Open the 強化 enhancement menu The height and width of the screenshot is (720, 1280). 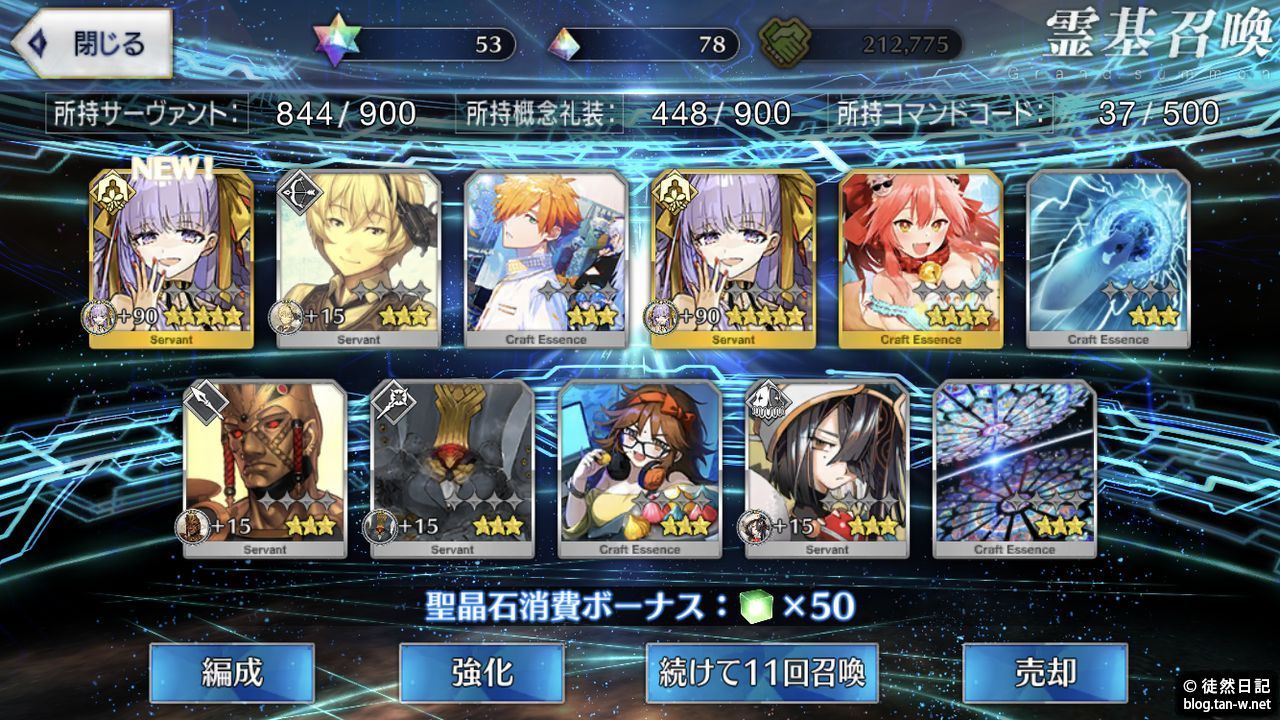pyautogui.click(x=482, y=672)
